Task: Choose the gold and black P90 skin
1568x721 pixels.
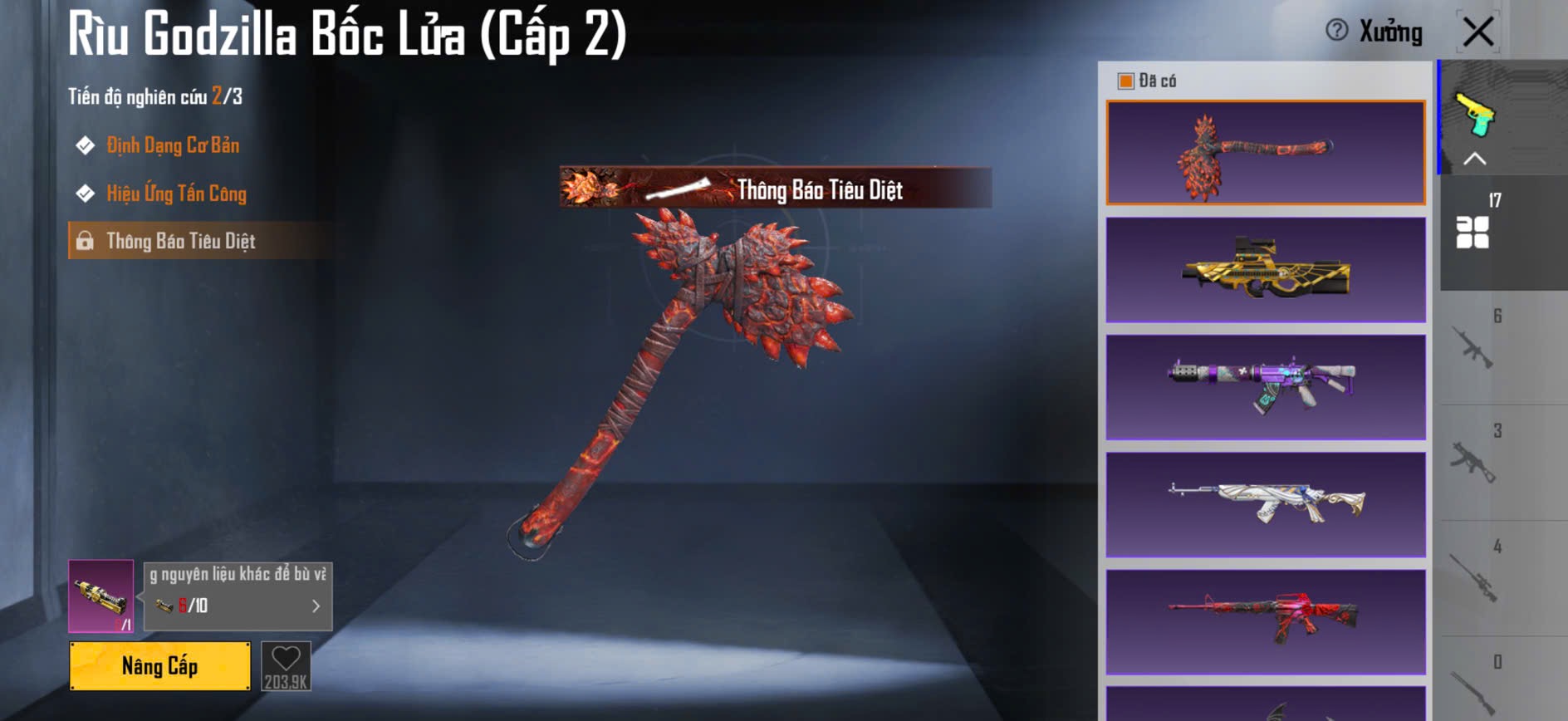Action: click(x=1265, y=270)
